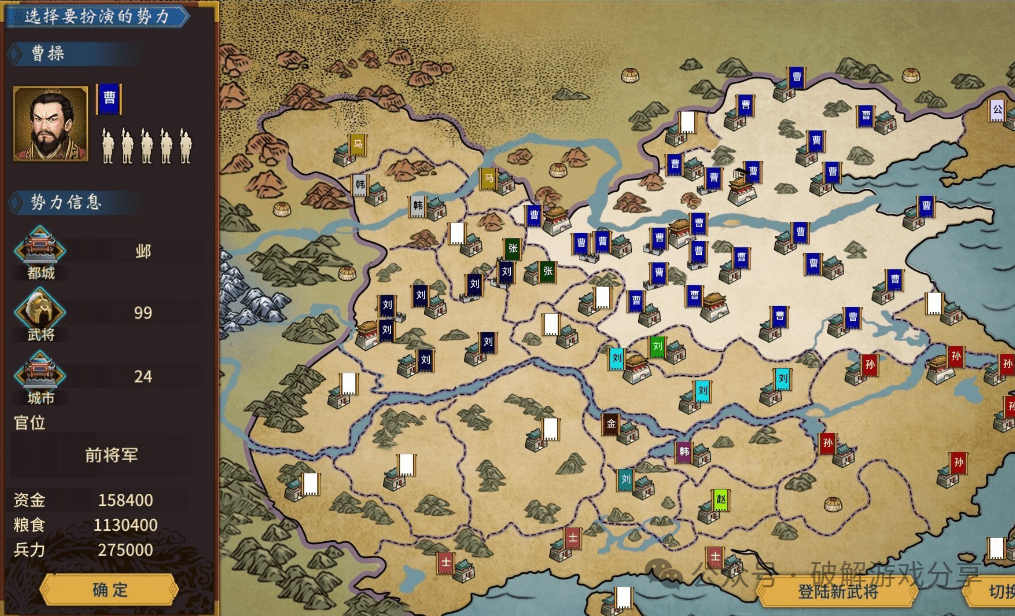Open the 登陆新武将 new general option
Screen dimensions: 1015x616
[x=837, y=591]
